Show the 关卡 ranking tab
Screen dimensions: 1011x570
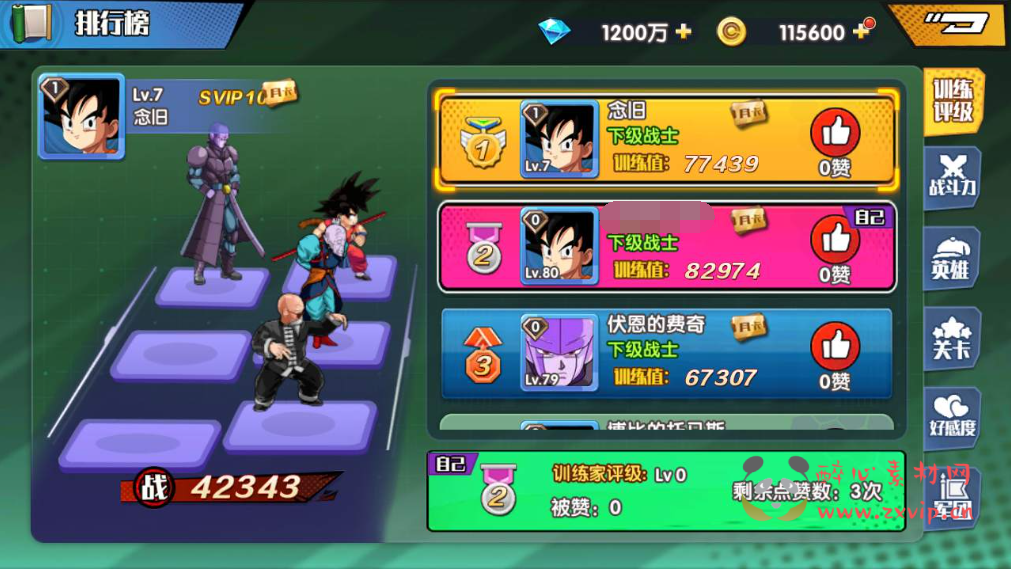click(951, 339)
